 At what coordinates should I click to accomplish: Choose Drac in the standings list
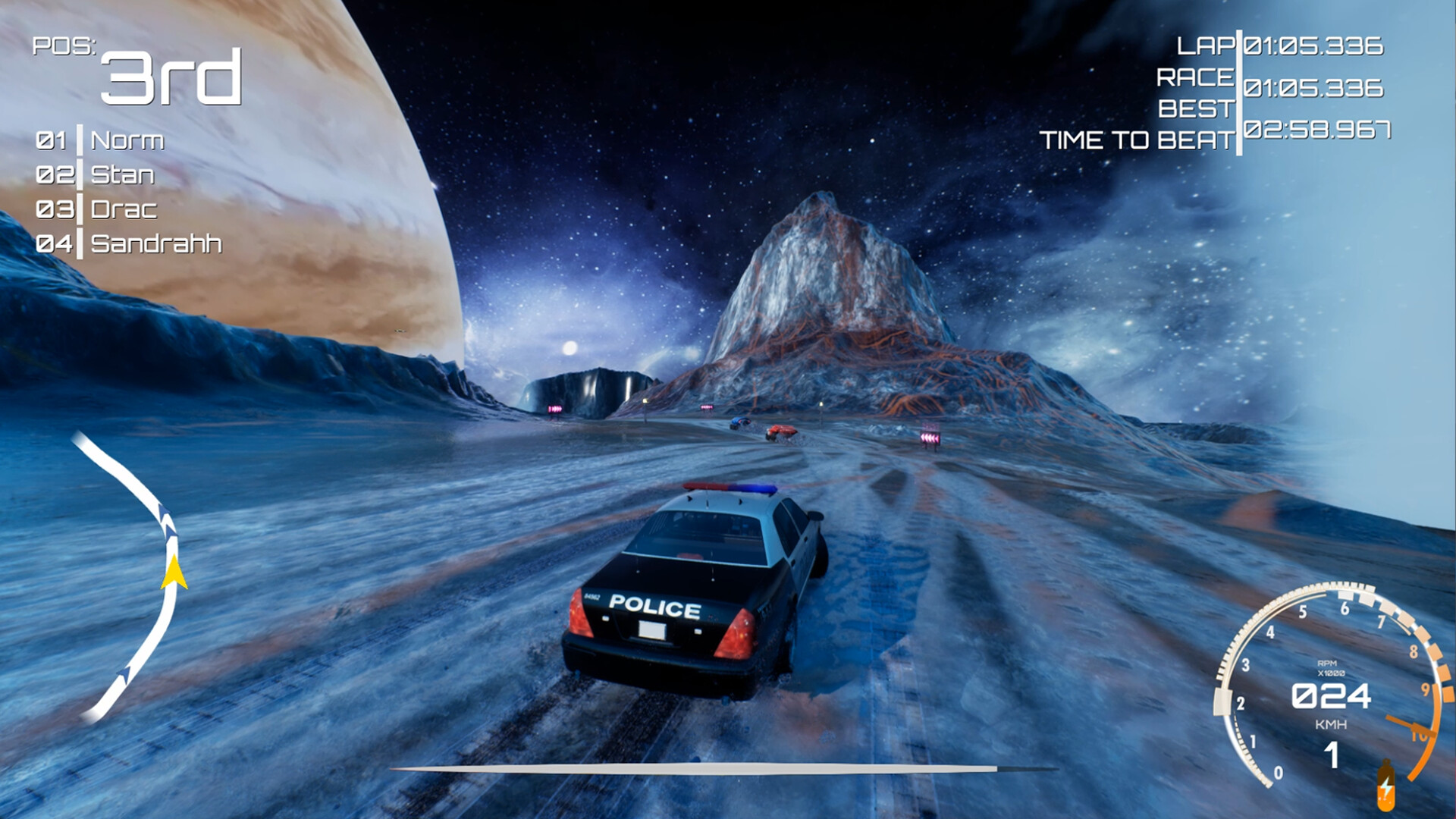[124, 209]
